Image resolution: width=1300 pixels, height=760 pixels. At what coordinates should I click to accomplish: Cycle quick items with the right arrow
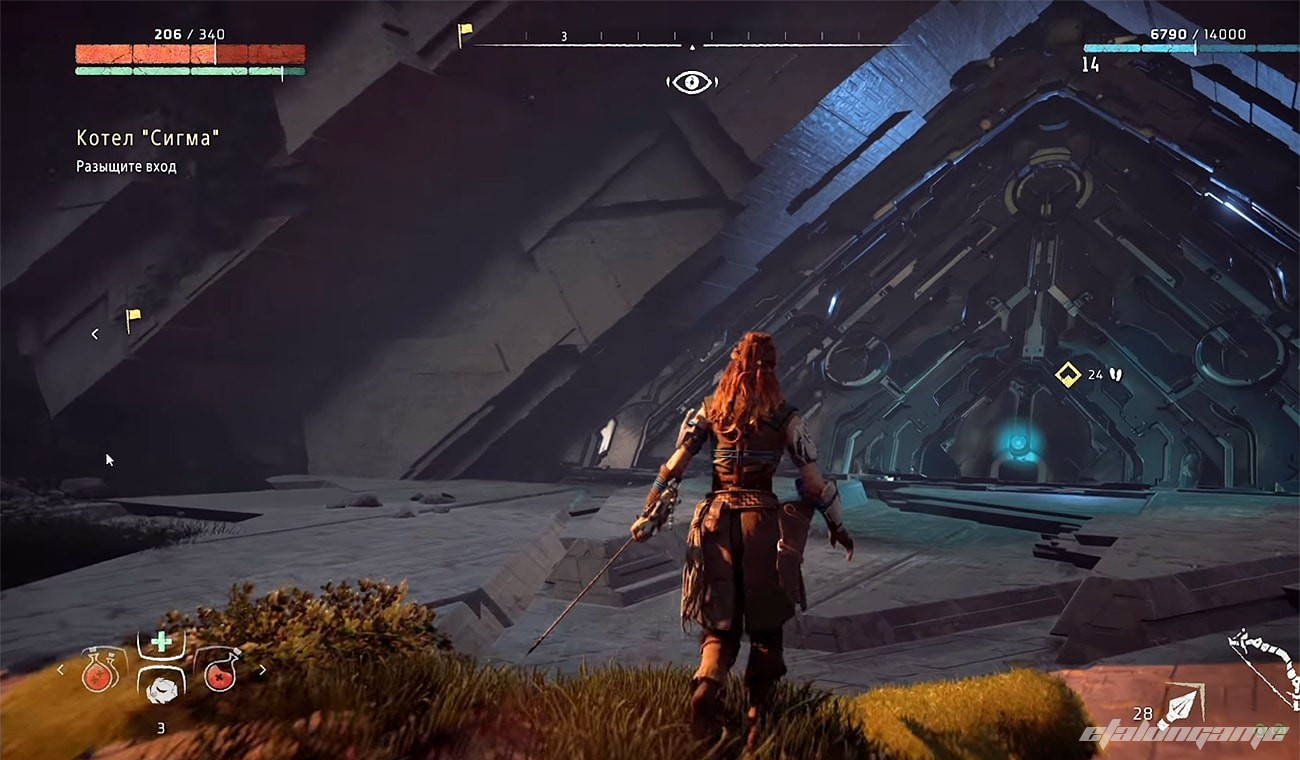click(263, 670)
